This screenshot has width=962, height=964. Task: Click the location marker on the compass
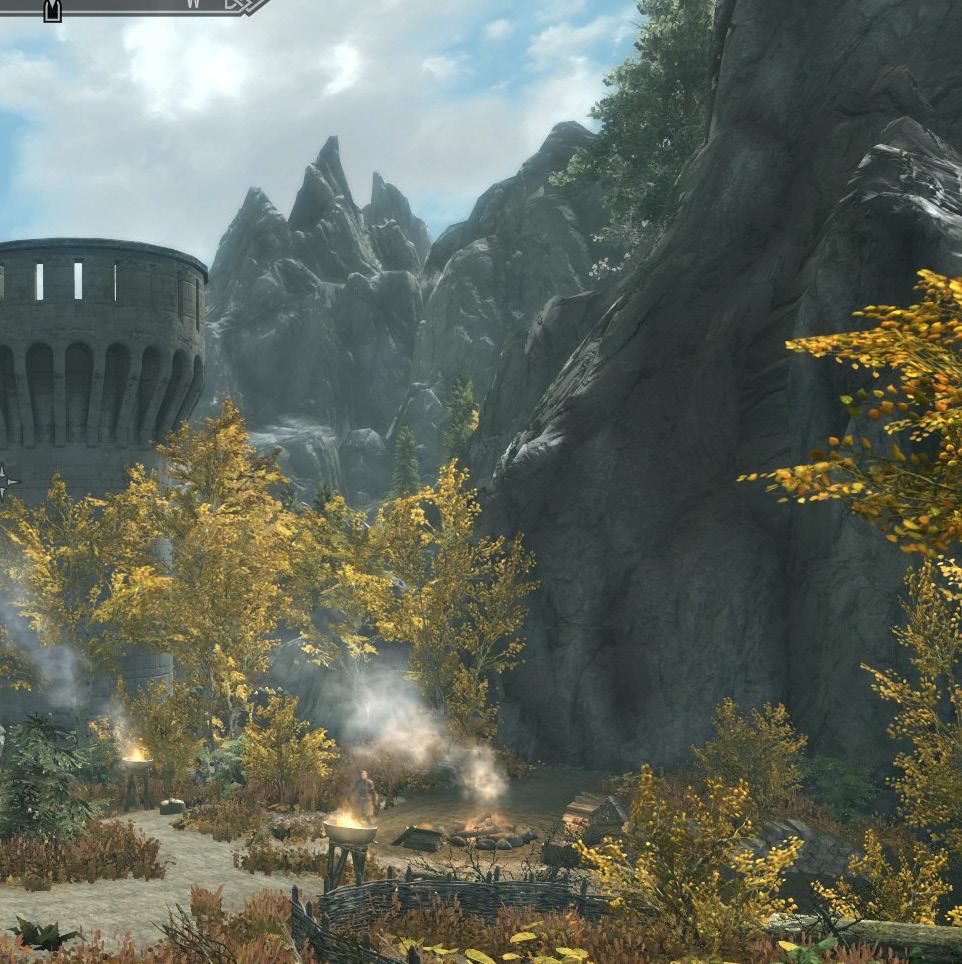(52, 10)
